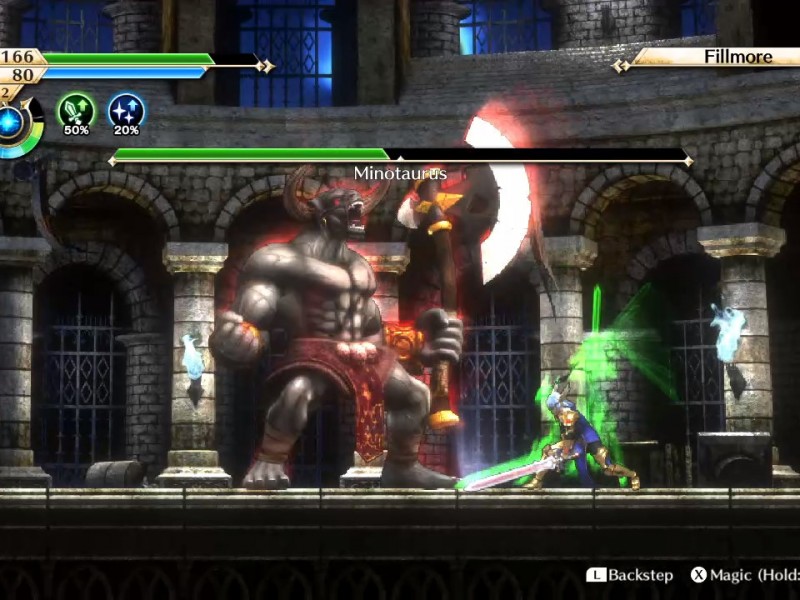Select the blue sparkle magic buff icon
800x600 pixels.
[x=126, y=110]
